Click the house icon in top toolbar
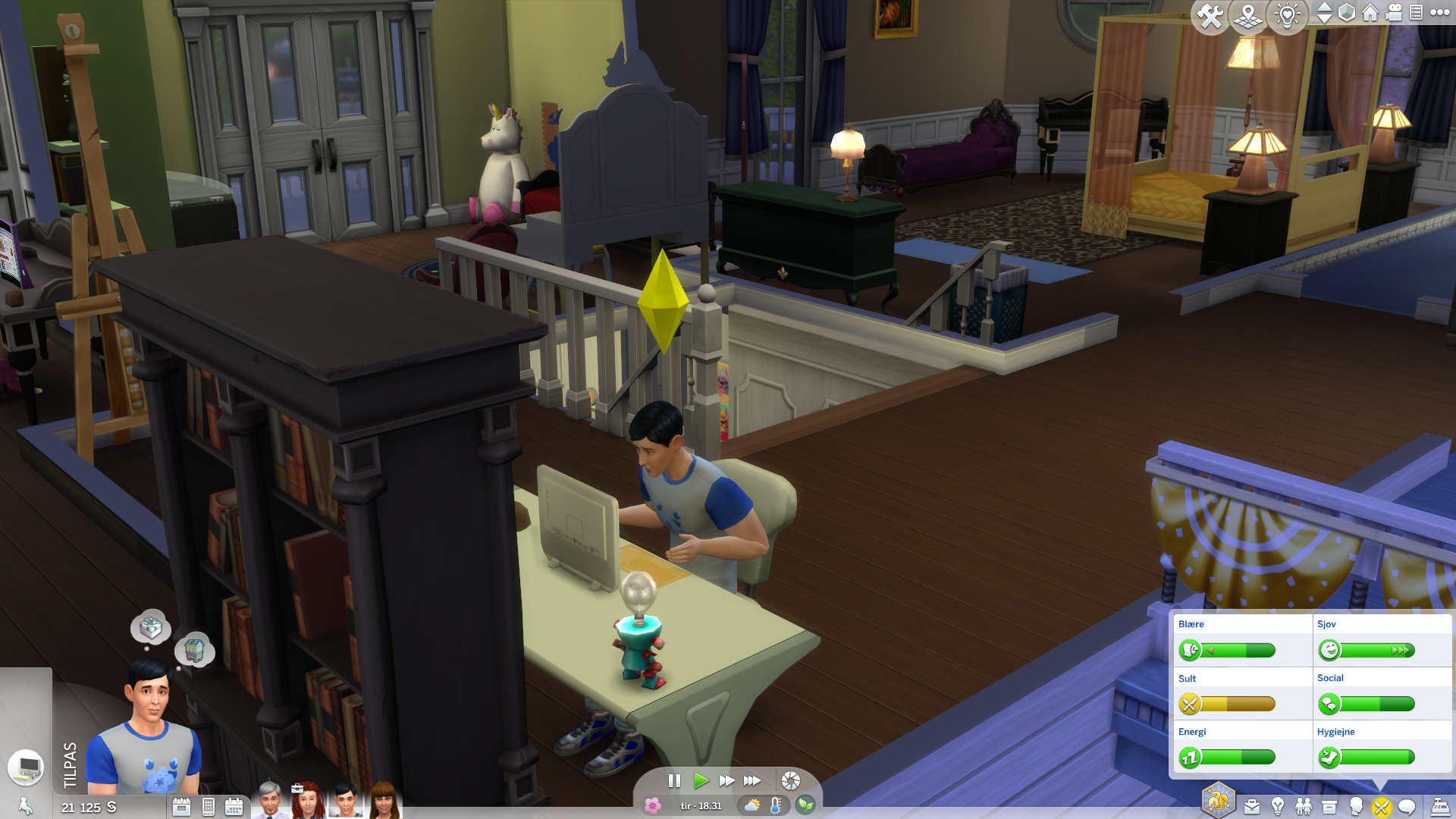Viewport: 1456px width, 819px height. point(1370,13)
